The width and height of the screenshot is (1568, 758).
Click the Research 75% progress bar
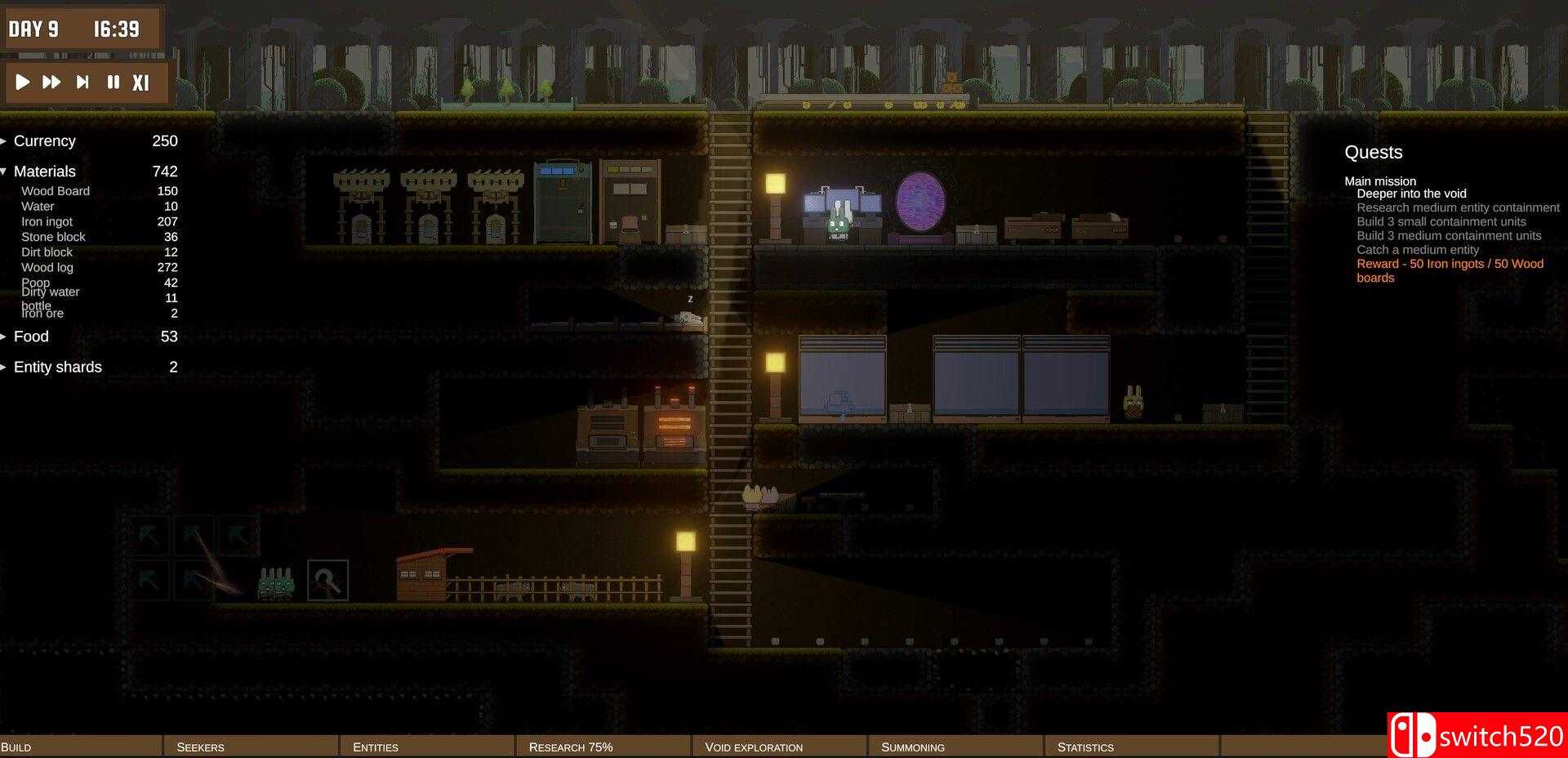click(x=603, y=746)
